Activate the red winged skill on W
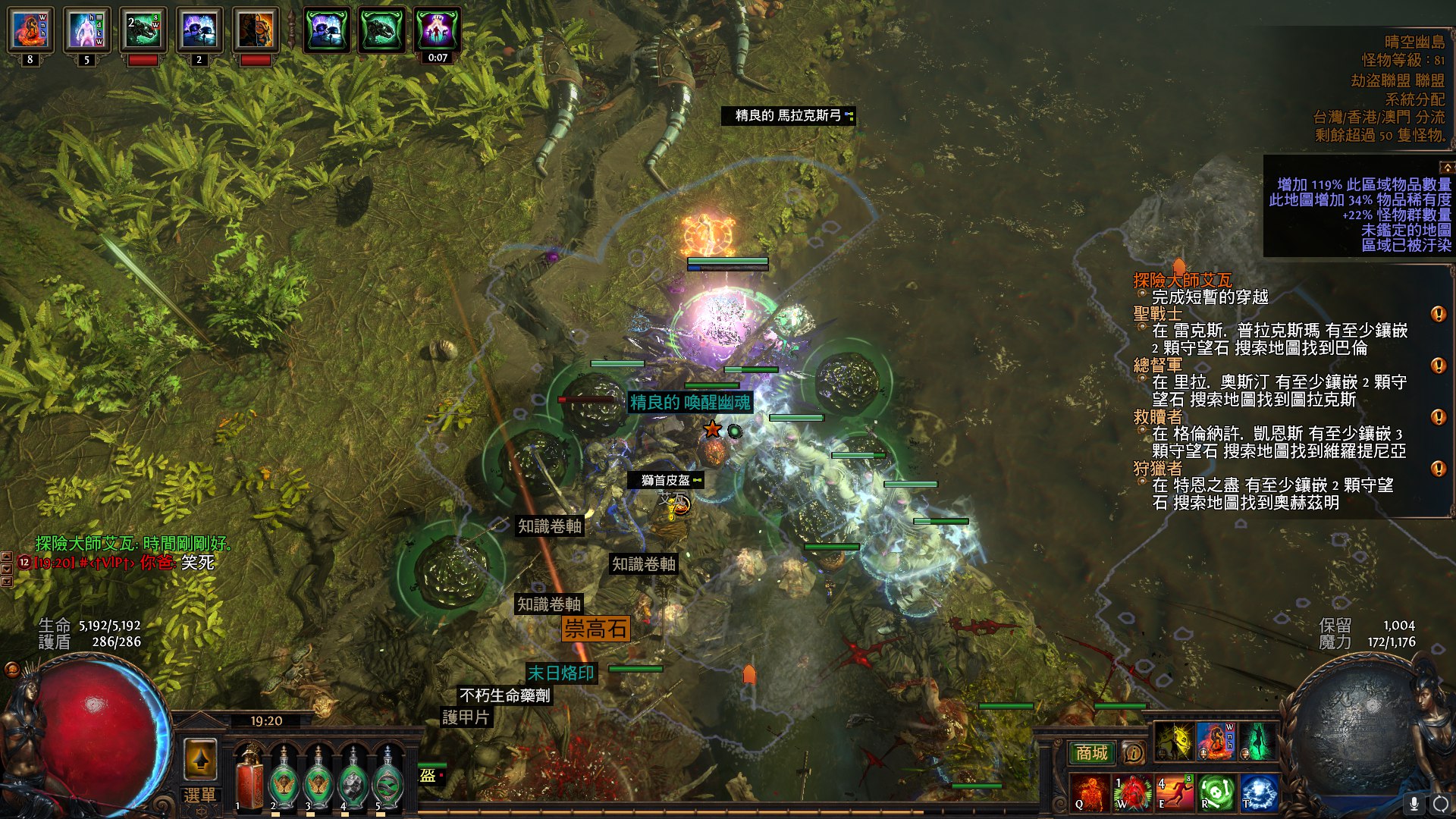1456x819 pixels. point(1131,792)
